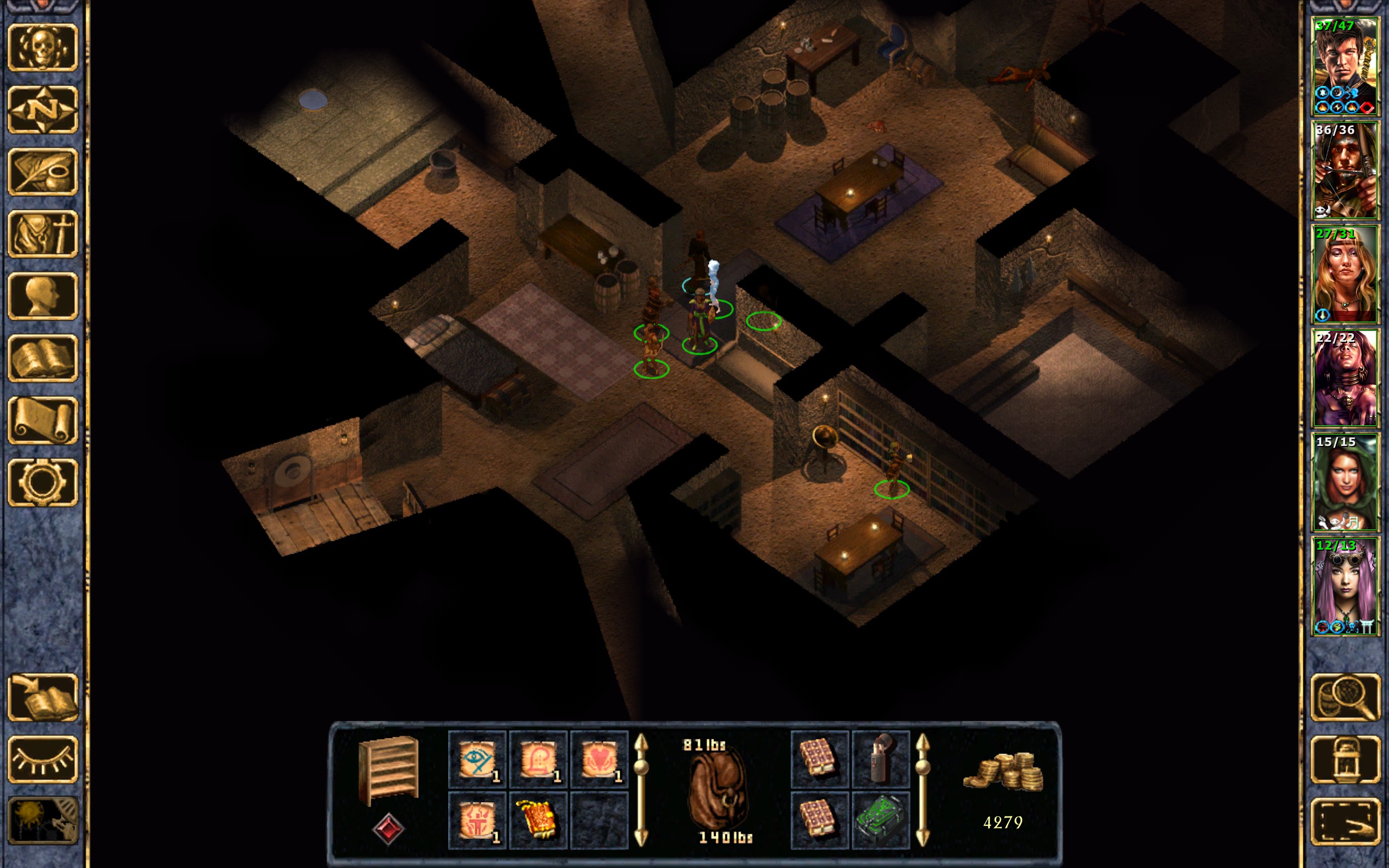Pick up the golden-orange book in the container
Image resolution: width=1389 pixels, height=868 pixels.
[x=538, y=820]
